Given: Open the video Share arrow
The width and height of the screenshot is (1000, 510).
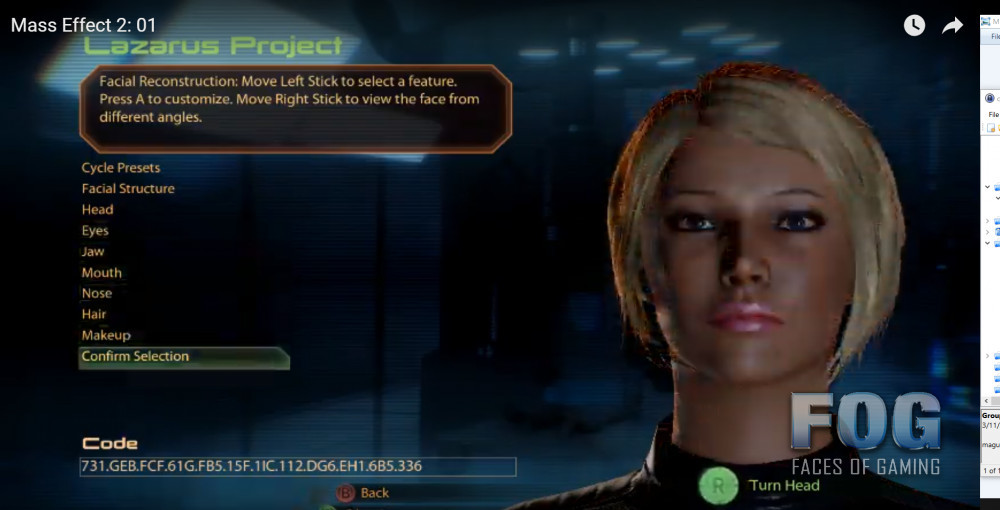Looking at the screenshot, I should click(952, 26).
